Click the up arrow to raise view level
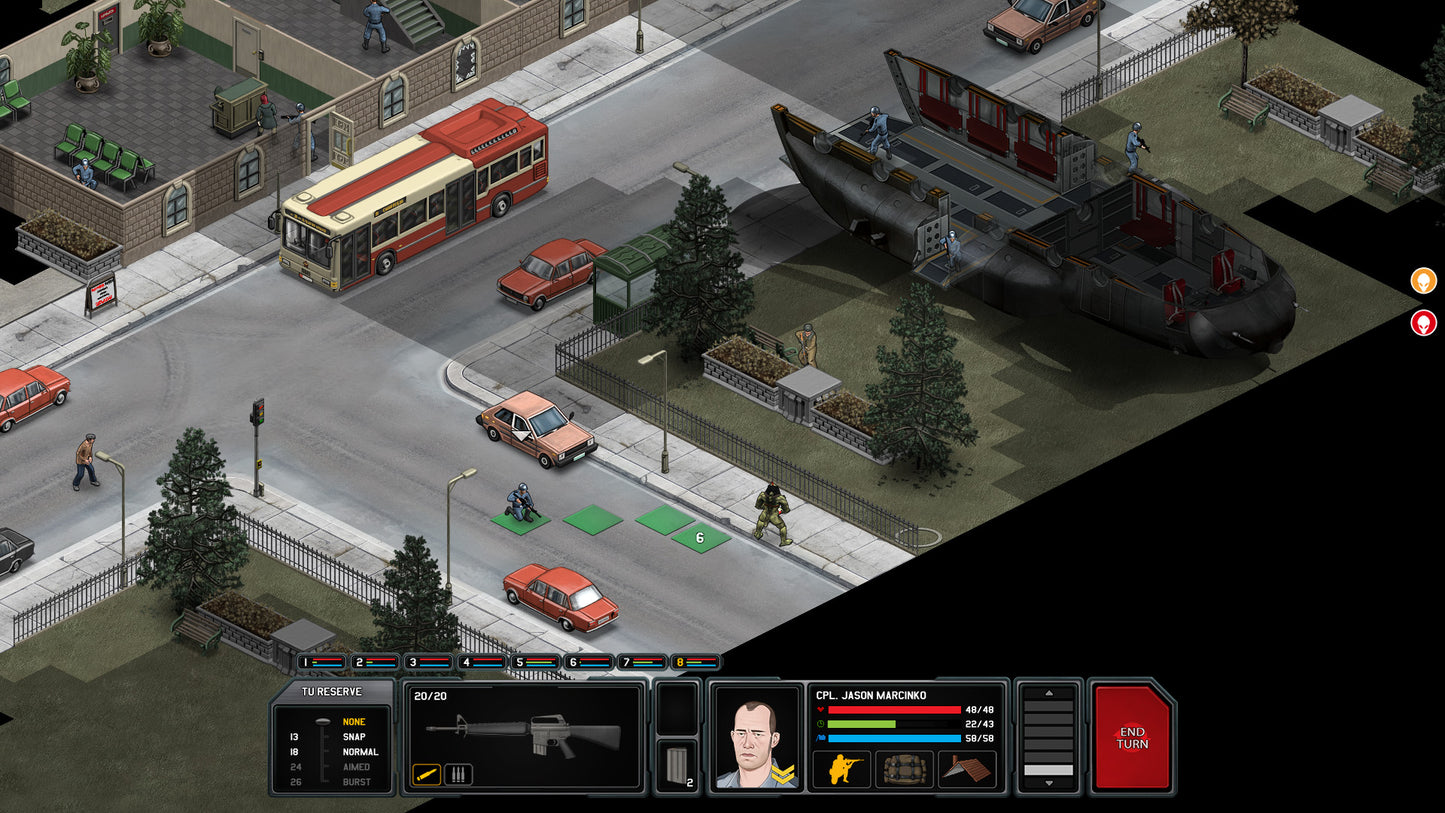Image resolution: width=1445 pixels, height=813 pixels. pos(1049,692)
